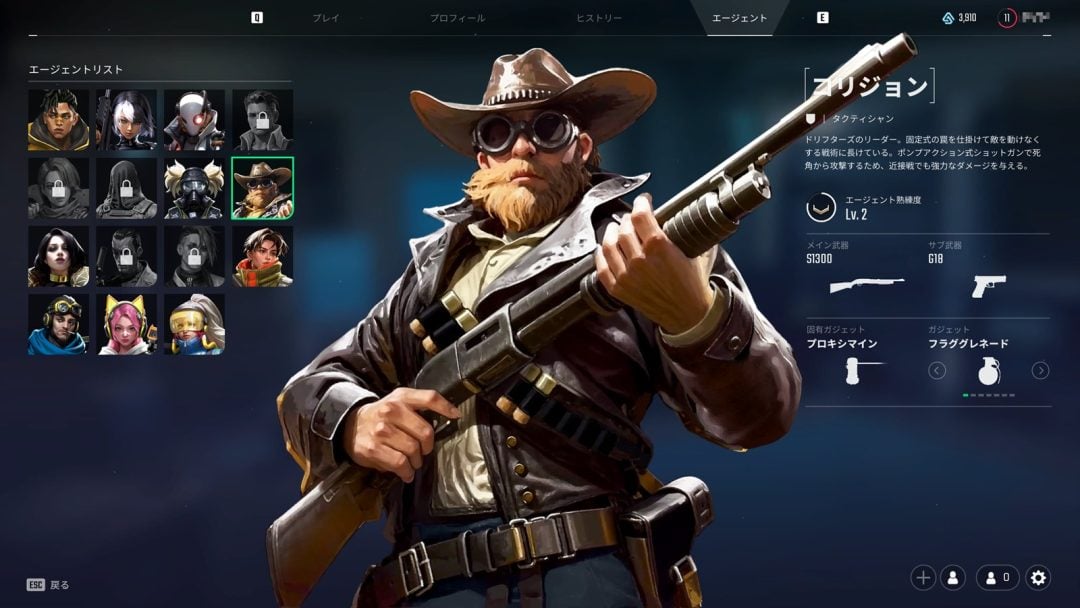Open the プロフィール tab

457,18
